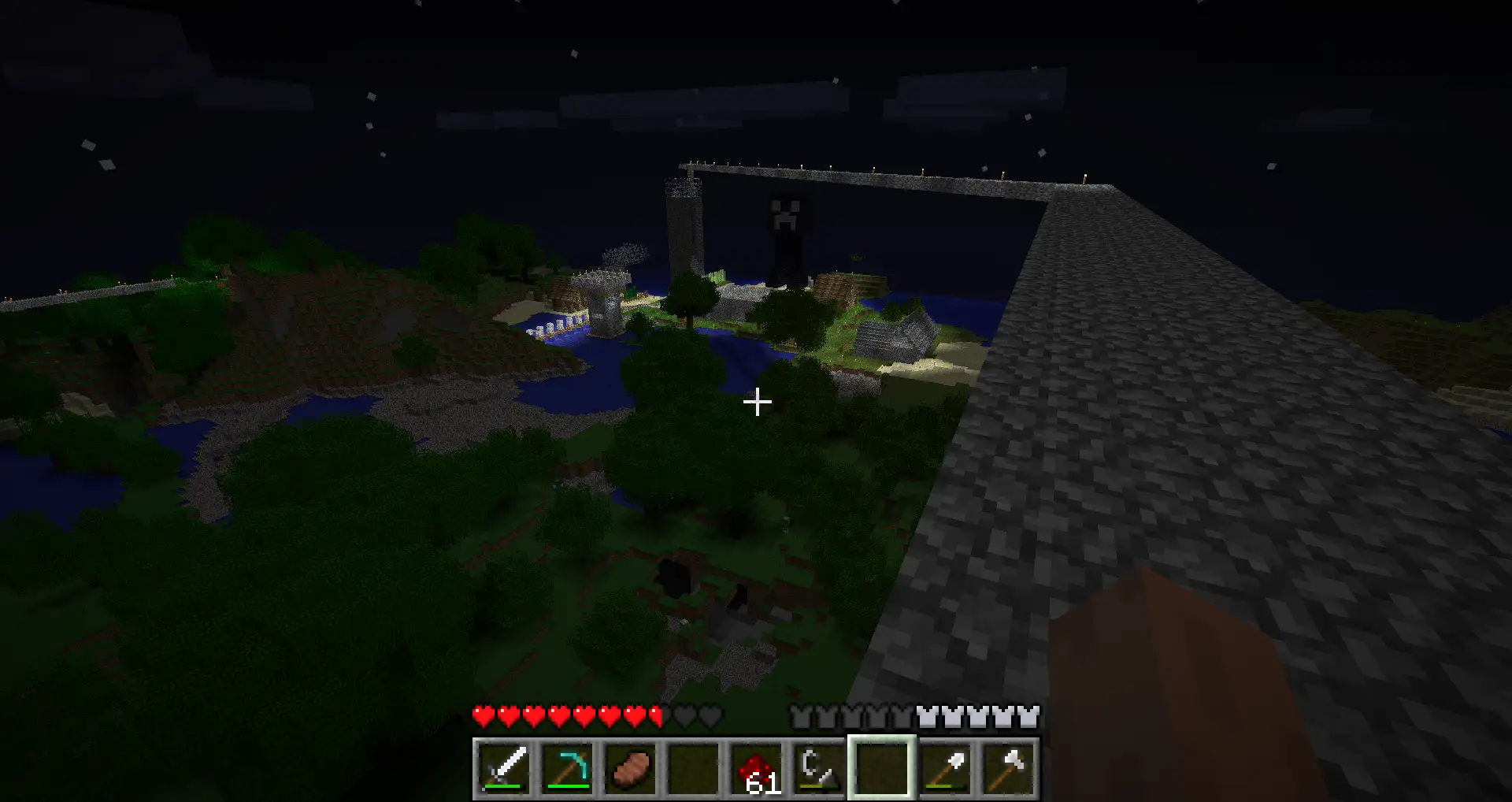
Task: Equip the iron axe from the hotbar
Action: 1007,768
